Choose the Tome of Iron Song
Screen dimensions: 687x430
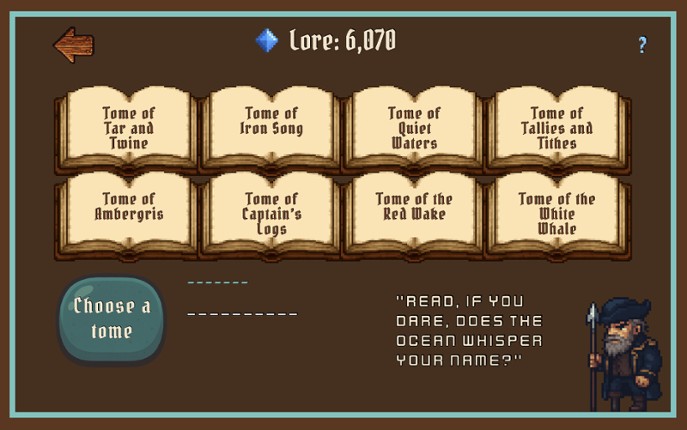pos(272,128)
